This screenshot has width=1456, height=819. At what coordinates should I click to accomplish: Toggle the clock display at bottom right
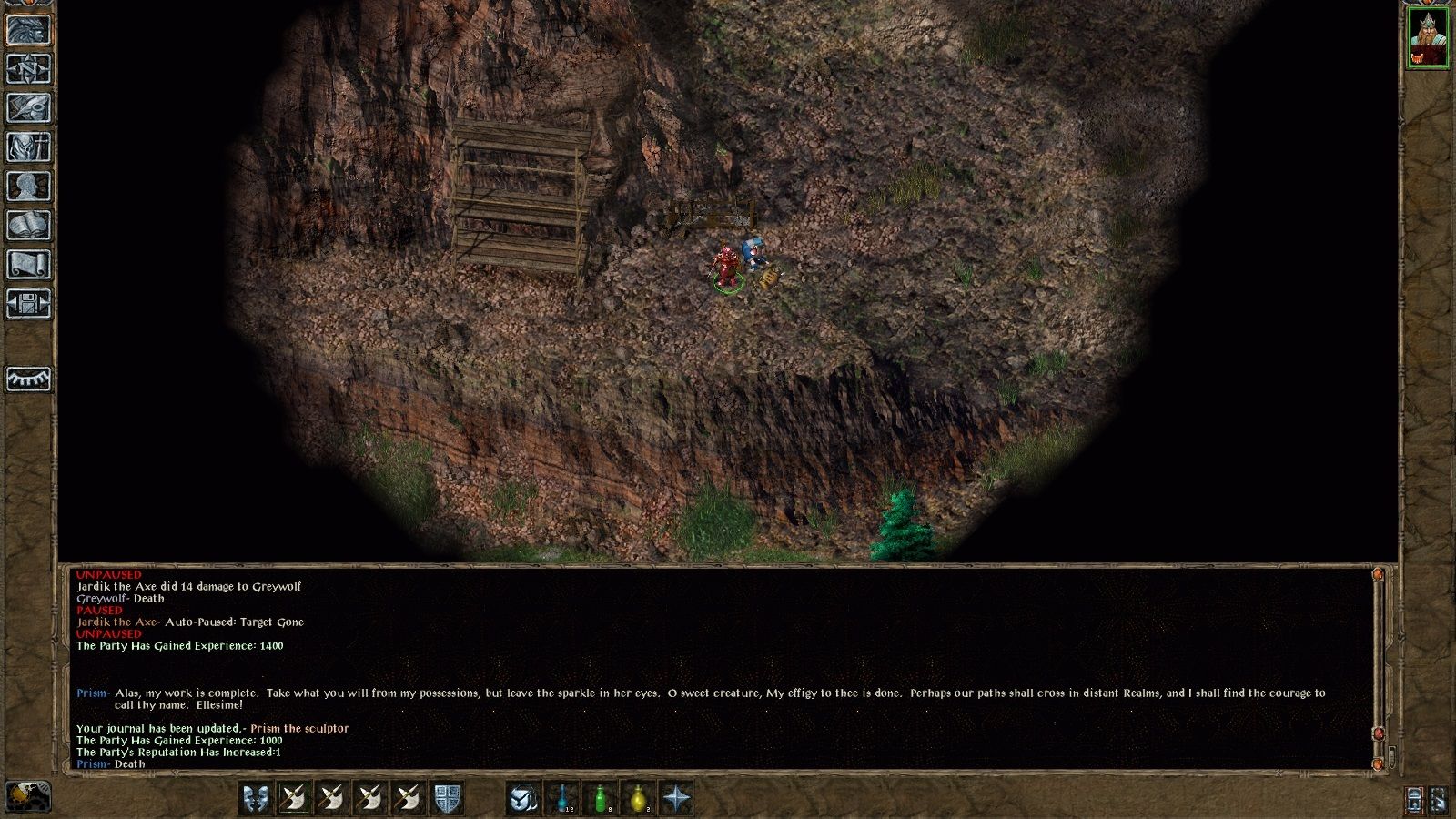click(1413, 798)
